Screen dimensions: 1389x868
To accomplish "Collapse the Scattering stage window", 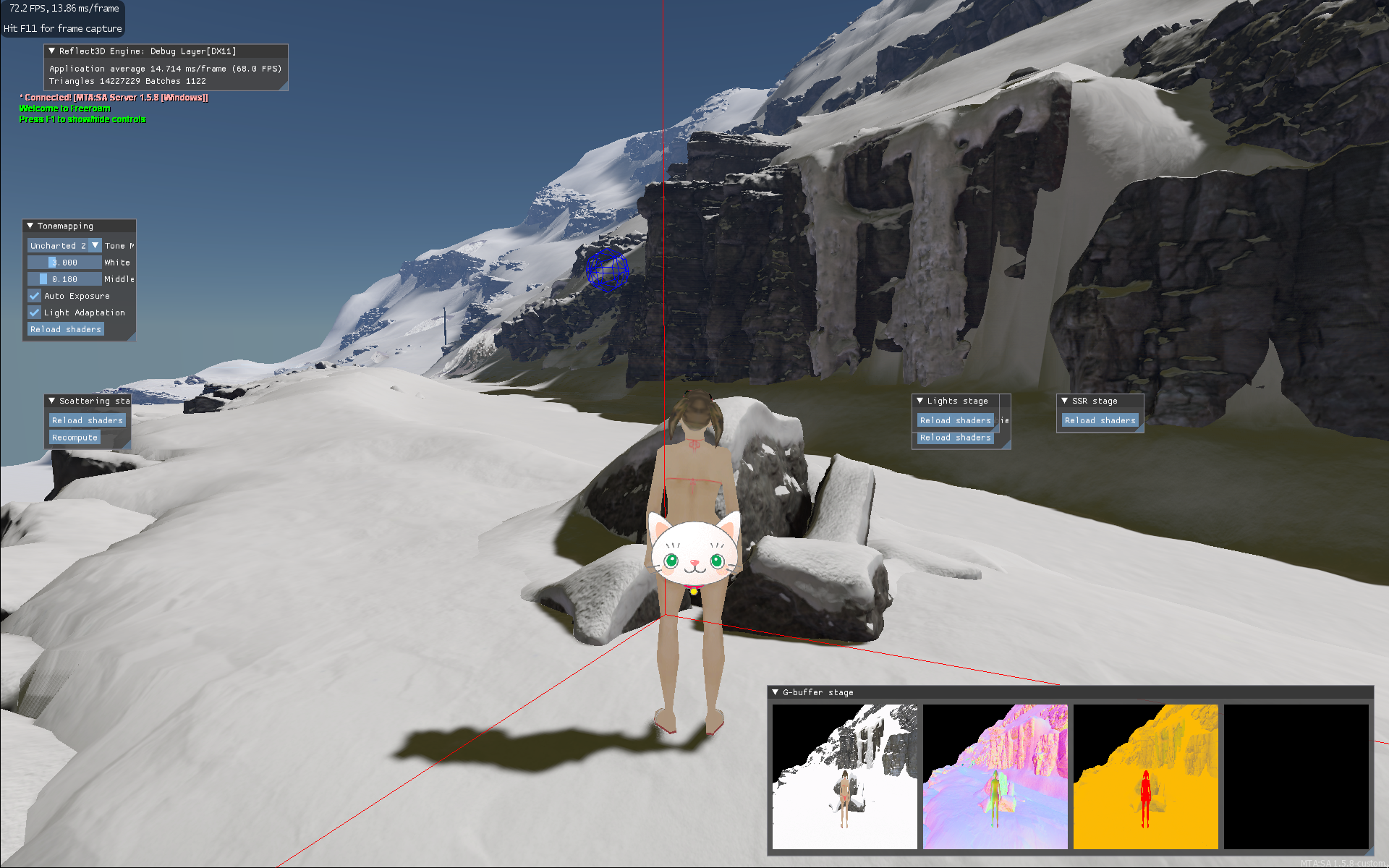I will pos(52,401).
